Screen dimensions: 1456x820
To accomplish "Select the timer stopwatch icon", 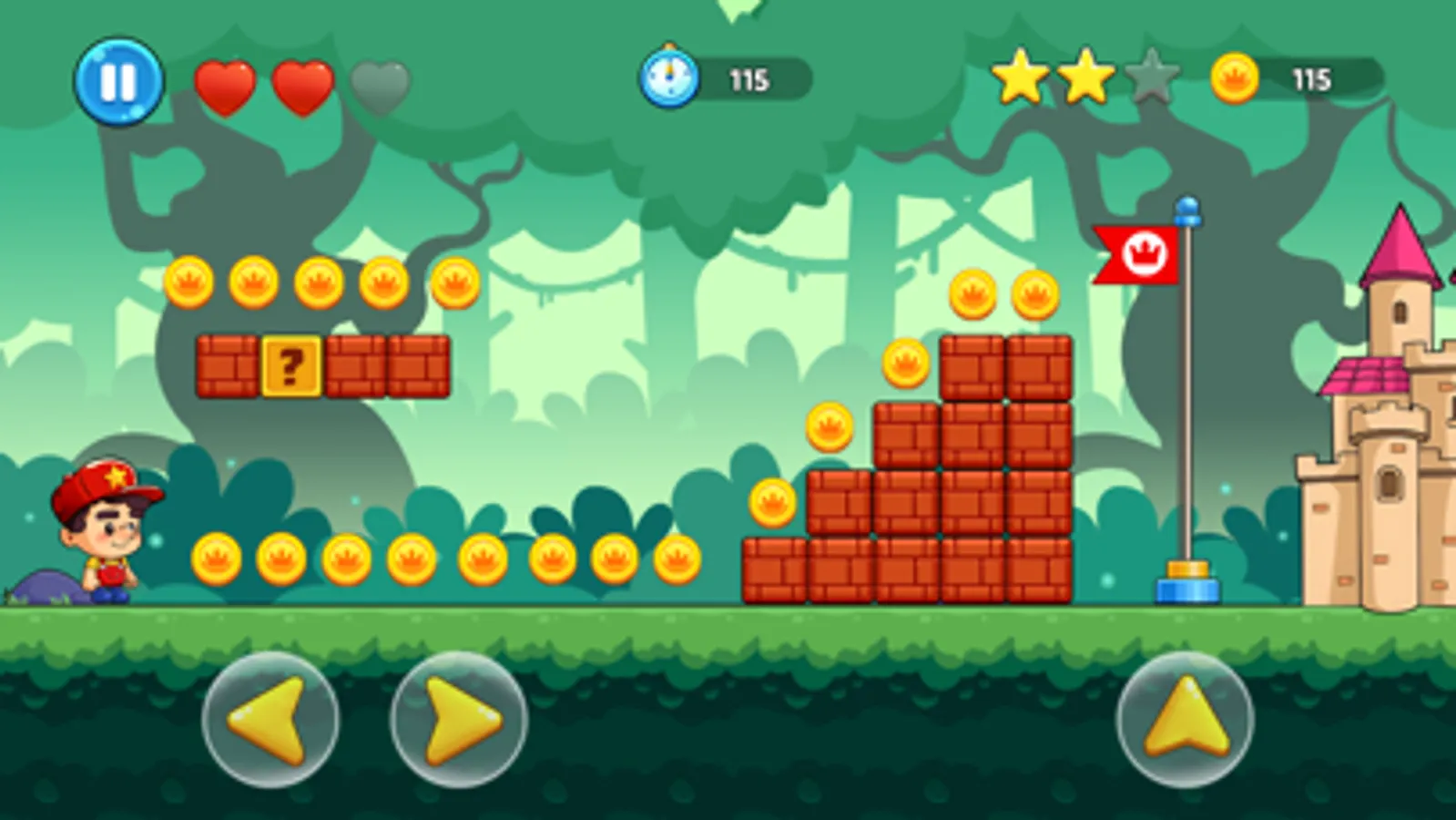I will tap(671, 77).
